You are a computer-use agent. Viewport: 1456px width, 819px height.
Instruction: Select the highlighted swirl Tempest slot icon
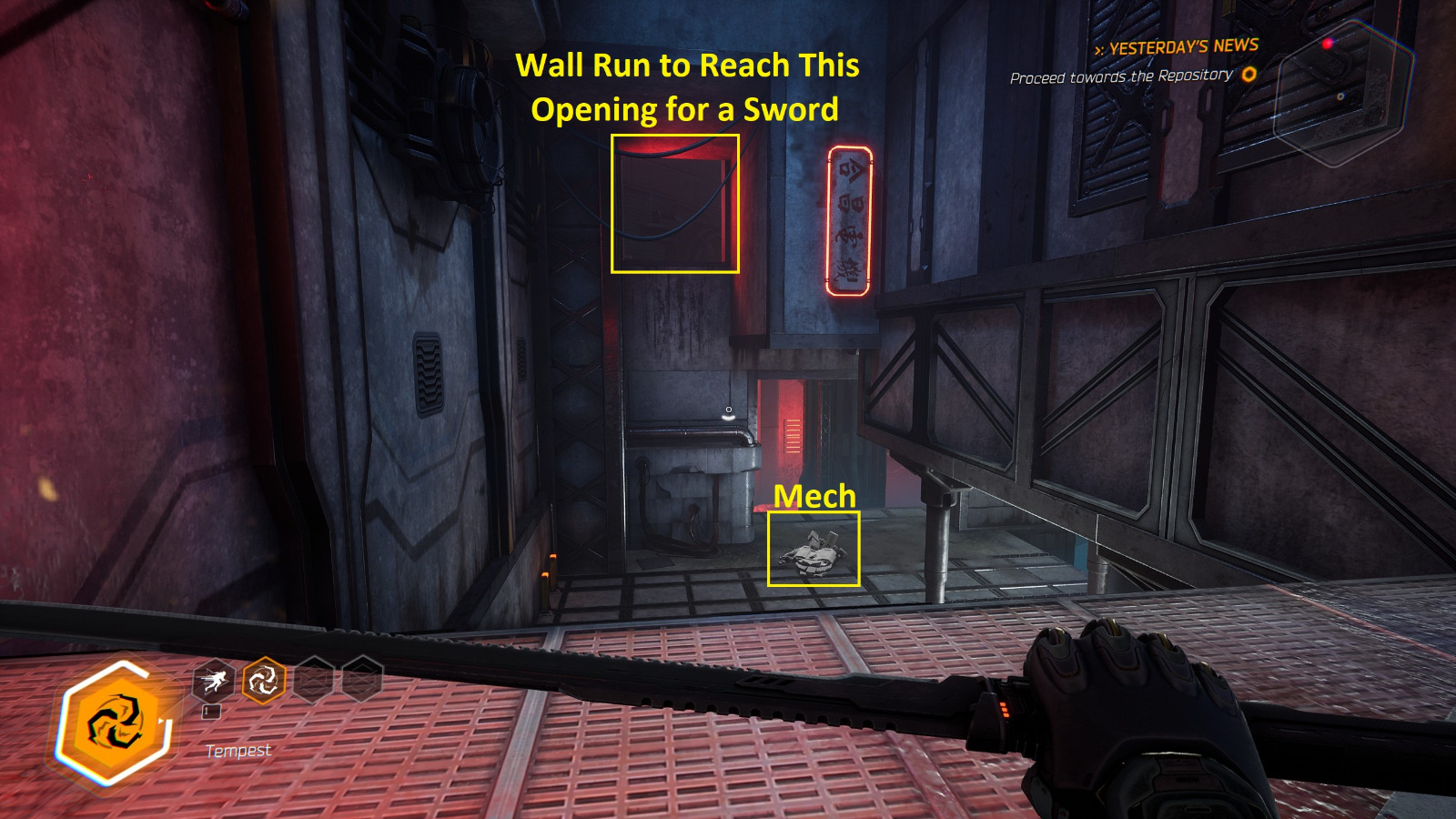(264, 680)
